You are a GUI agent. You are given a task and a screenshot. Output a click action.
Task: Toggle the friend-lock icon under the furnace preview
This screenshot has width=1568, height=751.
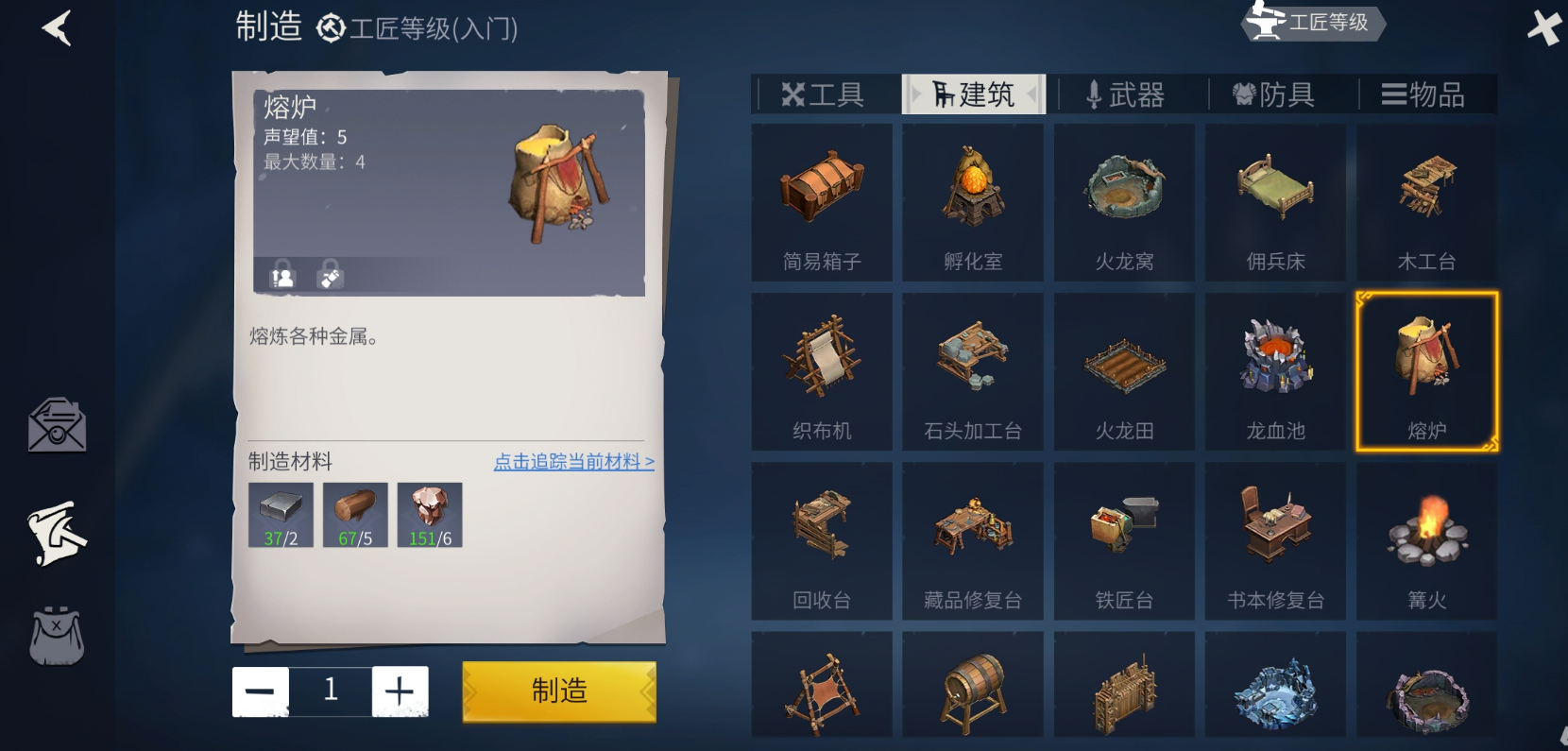[279, 275]
